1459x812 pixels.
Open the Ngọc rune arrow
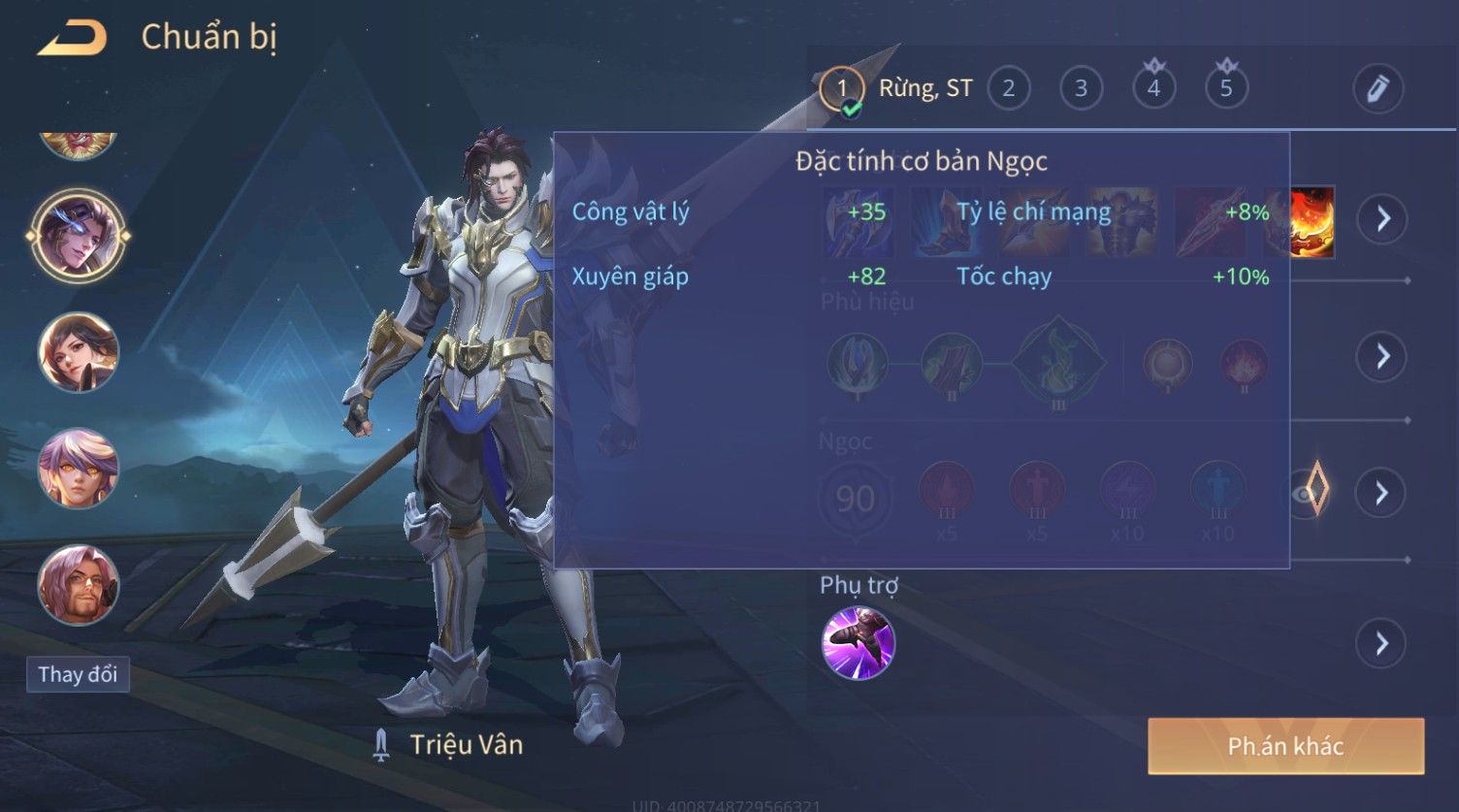(x=1382, y=494)
